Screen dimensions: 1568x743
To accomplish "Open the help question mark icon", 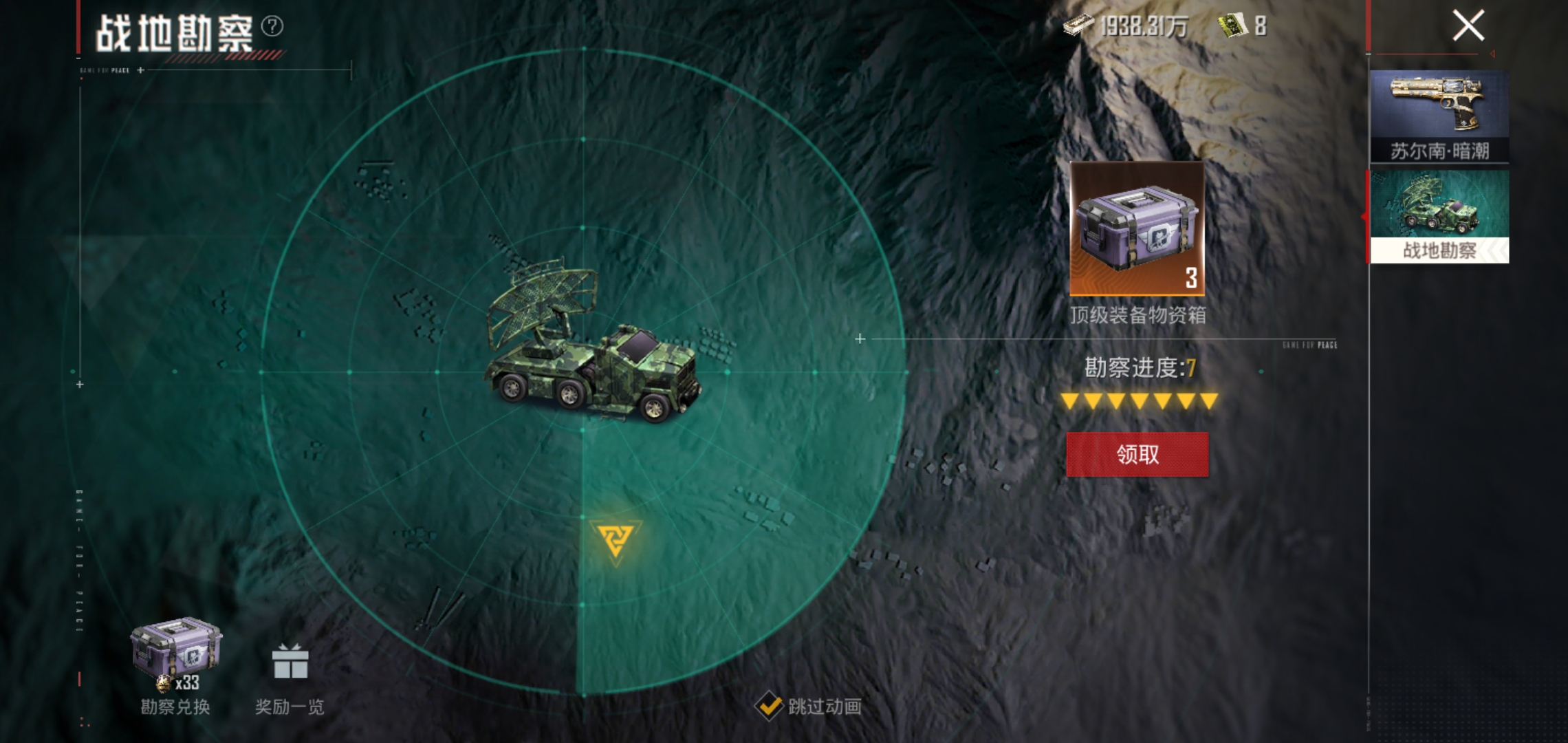I will tap(272, 26).
